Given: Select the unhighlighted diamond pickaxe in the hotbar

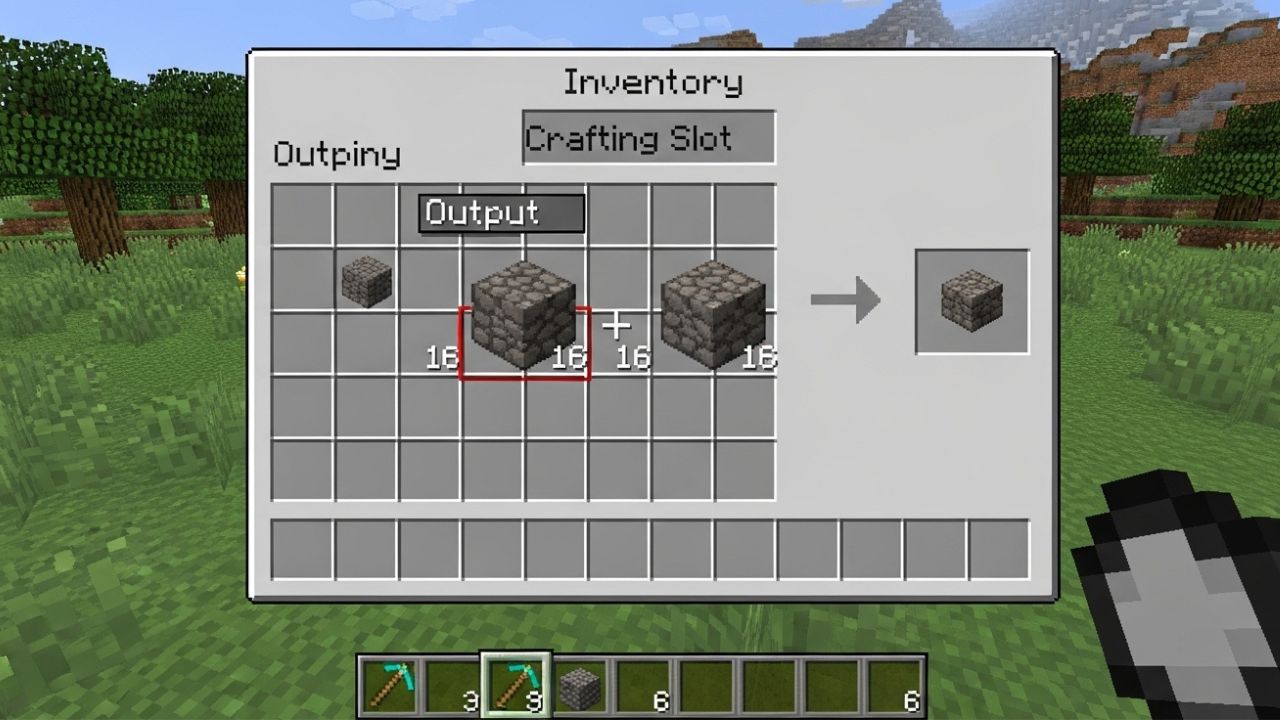Looking at the screenshot, I should click(x=388, y=686).
